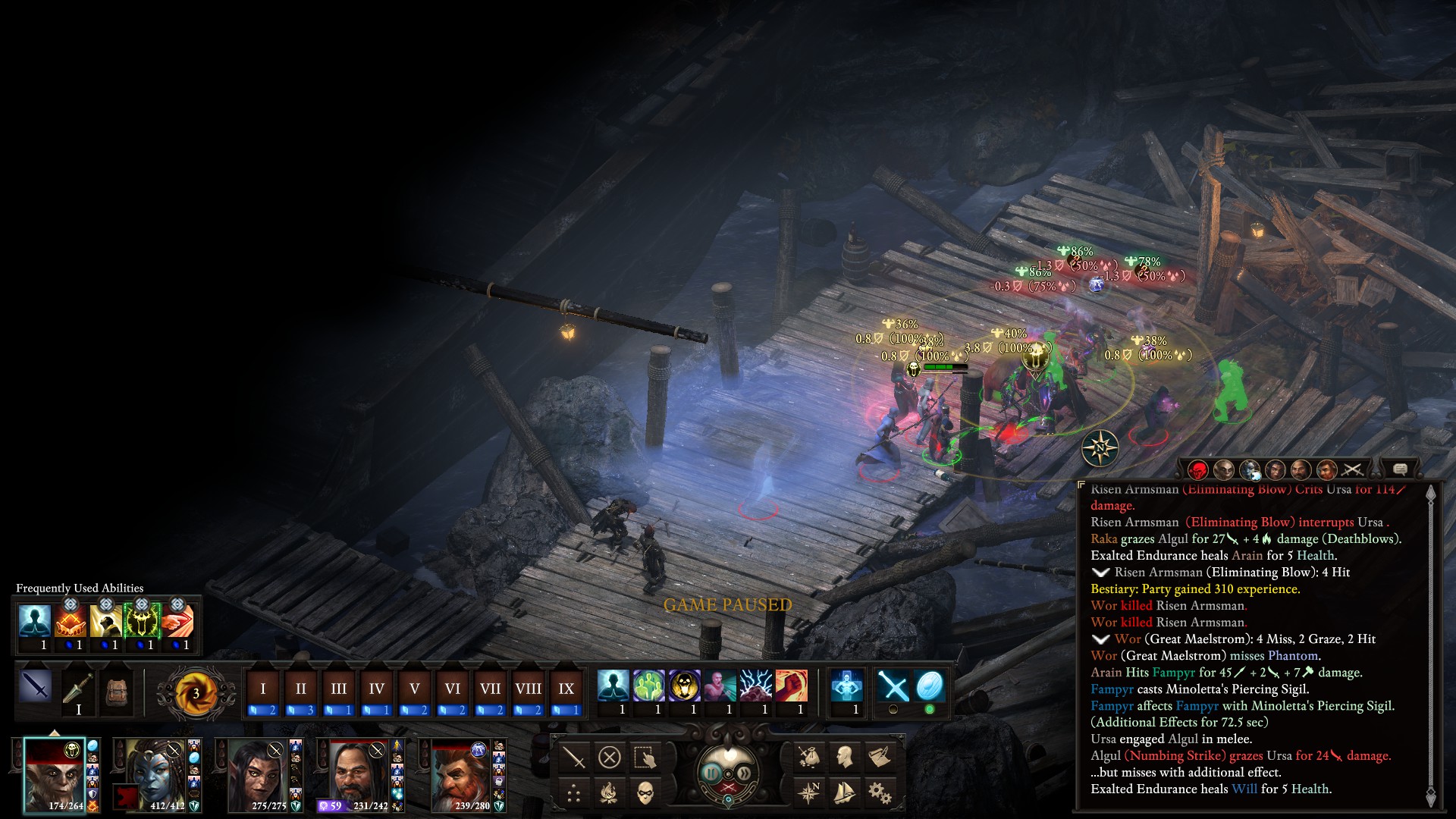Toggle stealth mode with masked face button
1456x819 pixels.
[645, 793]
